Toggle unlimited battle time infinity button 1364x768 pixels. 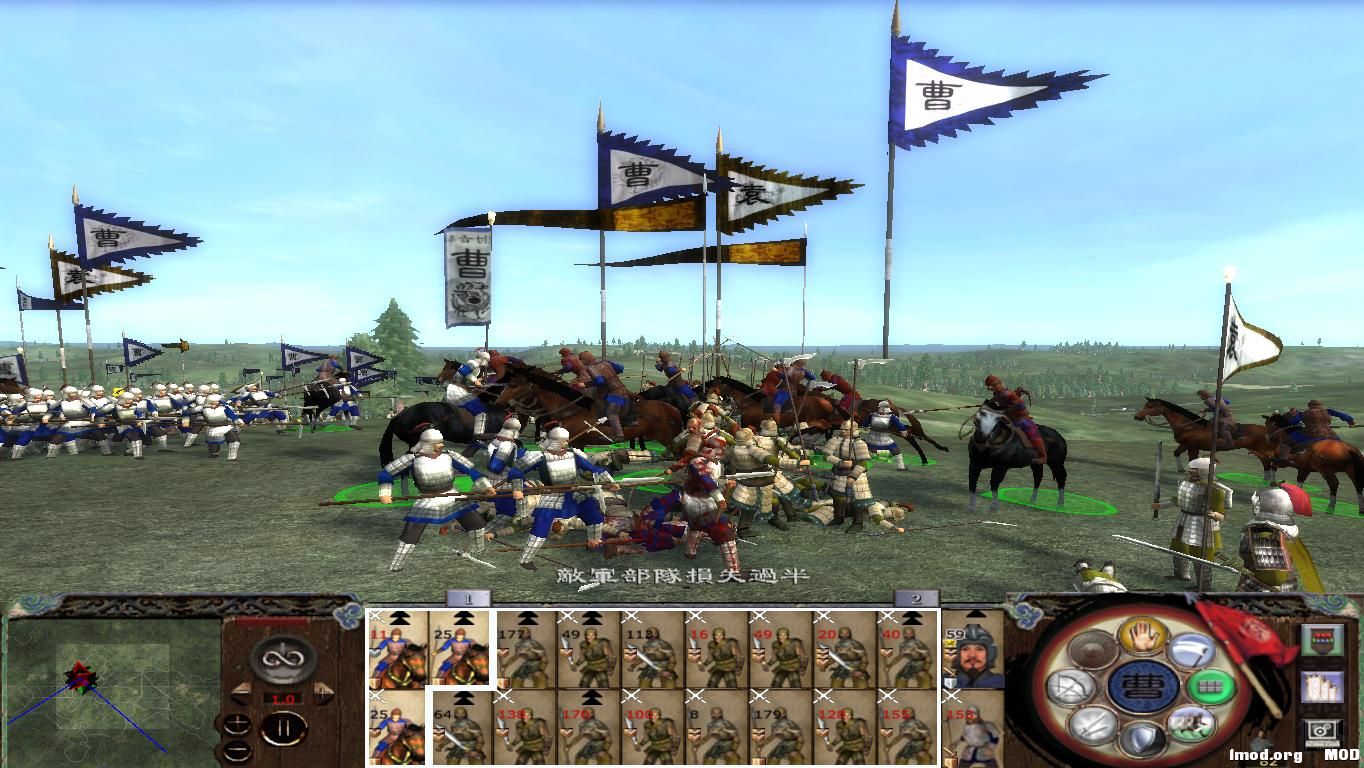pyautogui.click(x=281, y=659)
